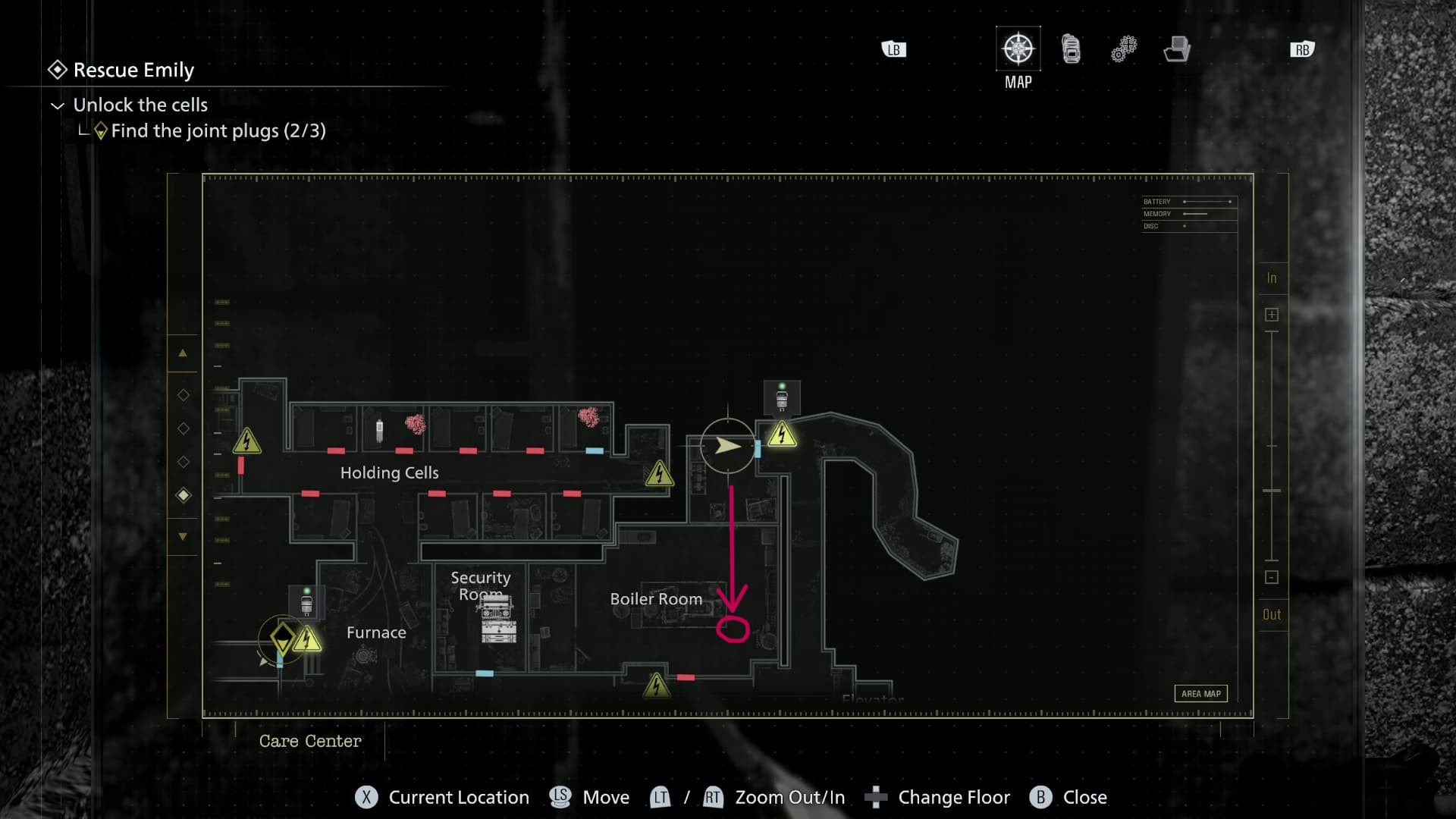Zoom out with the minus button
The image size is (1456, 819).
(1272, 577)
